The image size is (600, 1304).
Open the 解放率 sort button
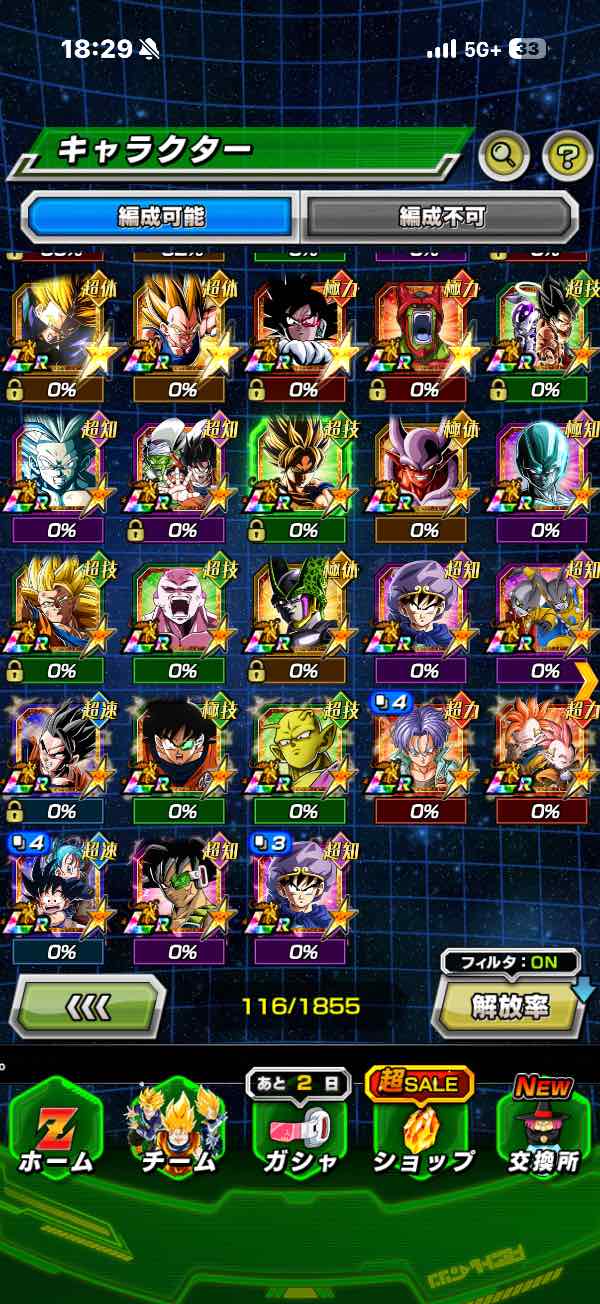point(509,1005)
